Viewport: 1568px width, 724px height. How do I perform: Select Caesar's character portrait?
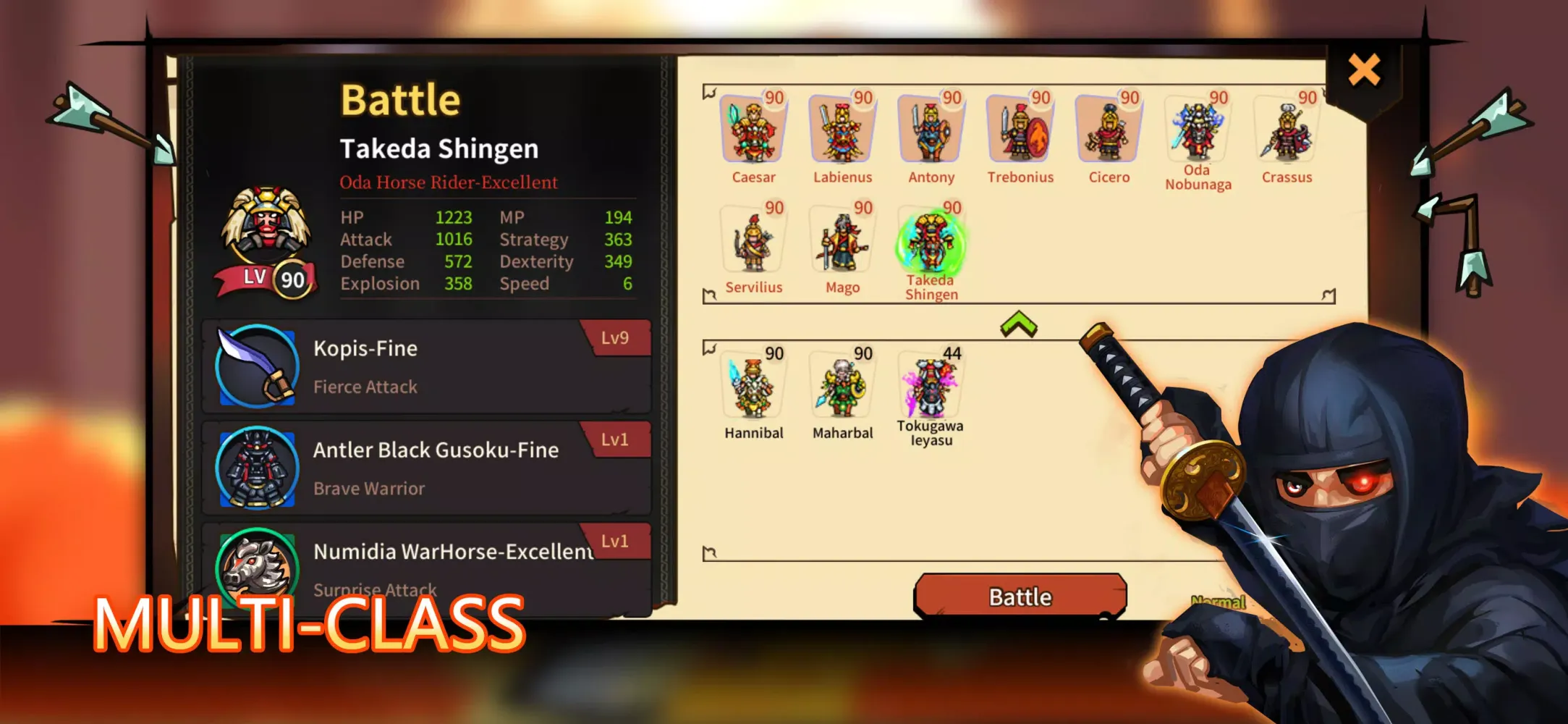(754, 130)
